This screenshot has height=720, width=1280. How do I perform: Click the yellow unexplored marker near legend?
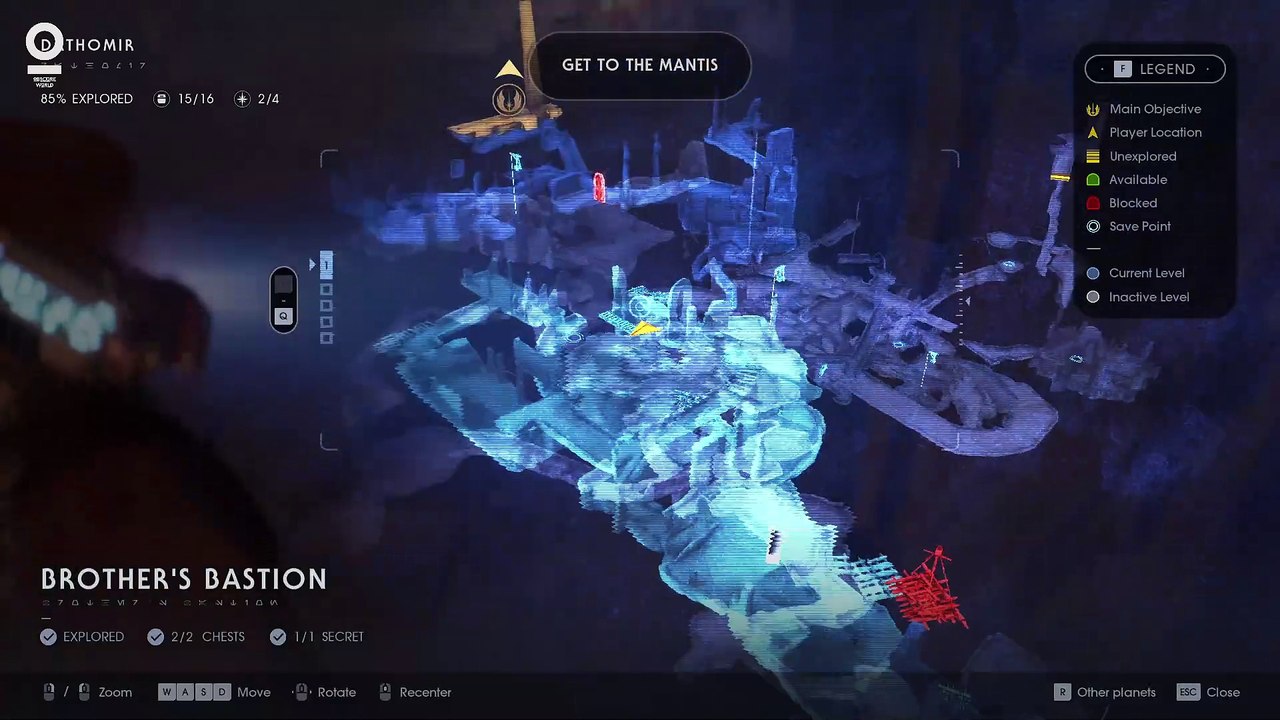tap(1060, 178)
